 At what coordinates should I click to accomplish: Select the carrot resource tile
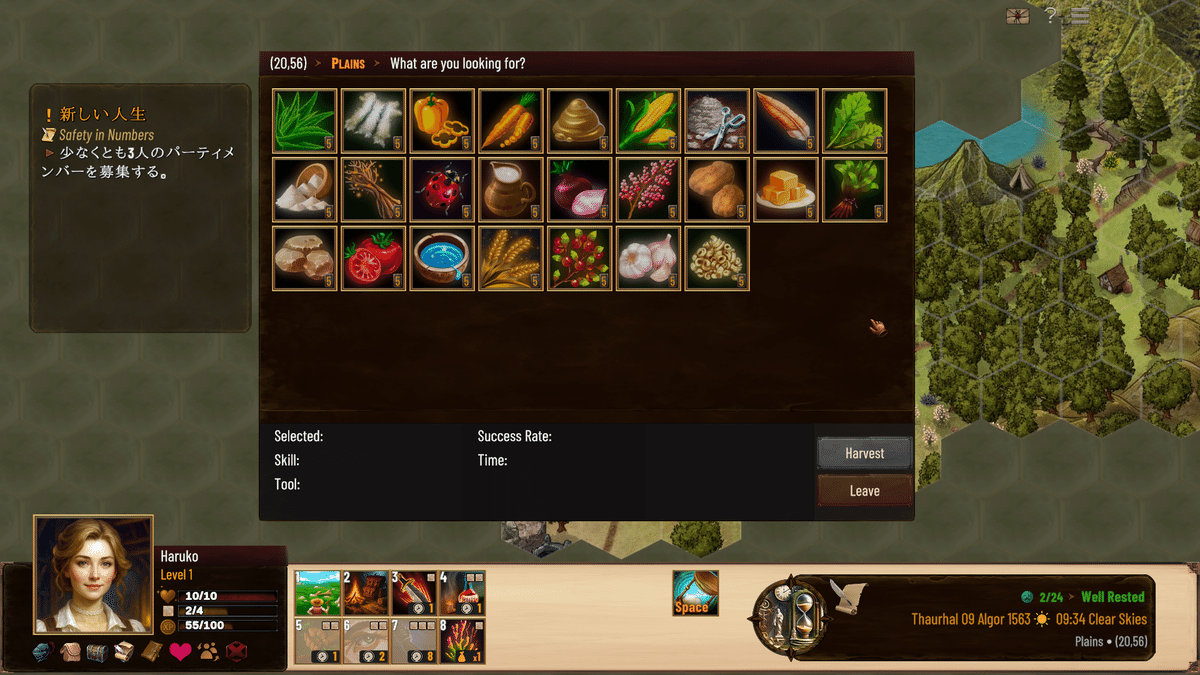pyautogui.click(x=510, y=121)
